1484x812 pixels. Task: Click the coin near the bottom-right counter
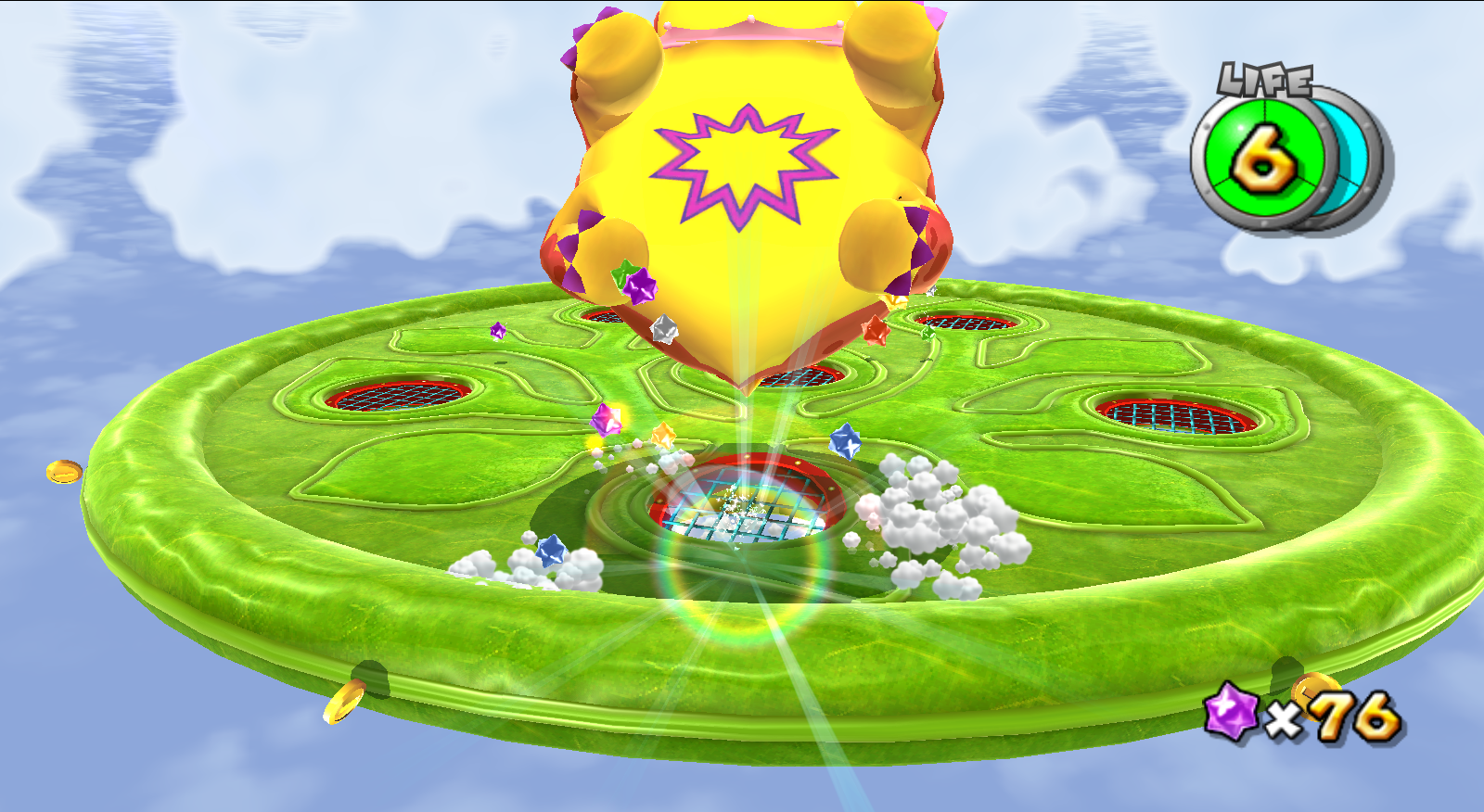tap(1315, 695)
